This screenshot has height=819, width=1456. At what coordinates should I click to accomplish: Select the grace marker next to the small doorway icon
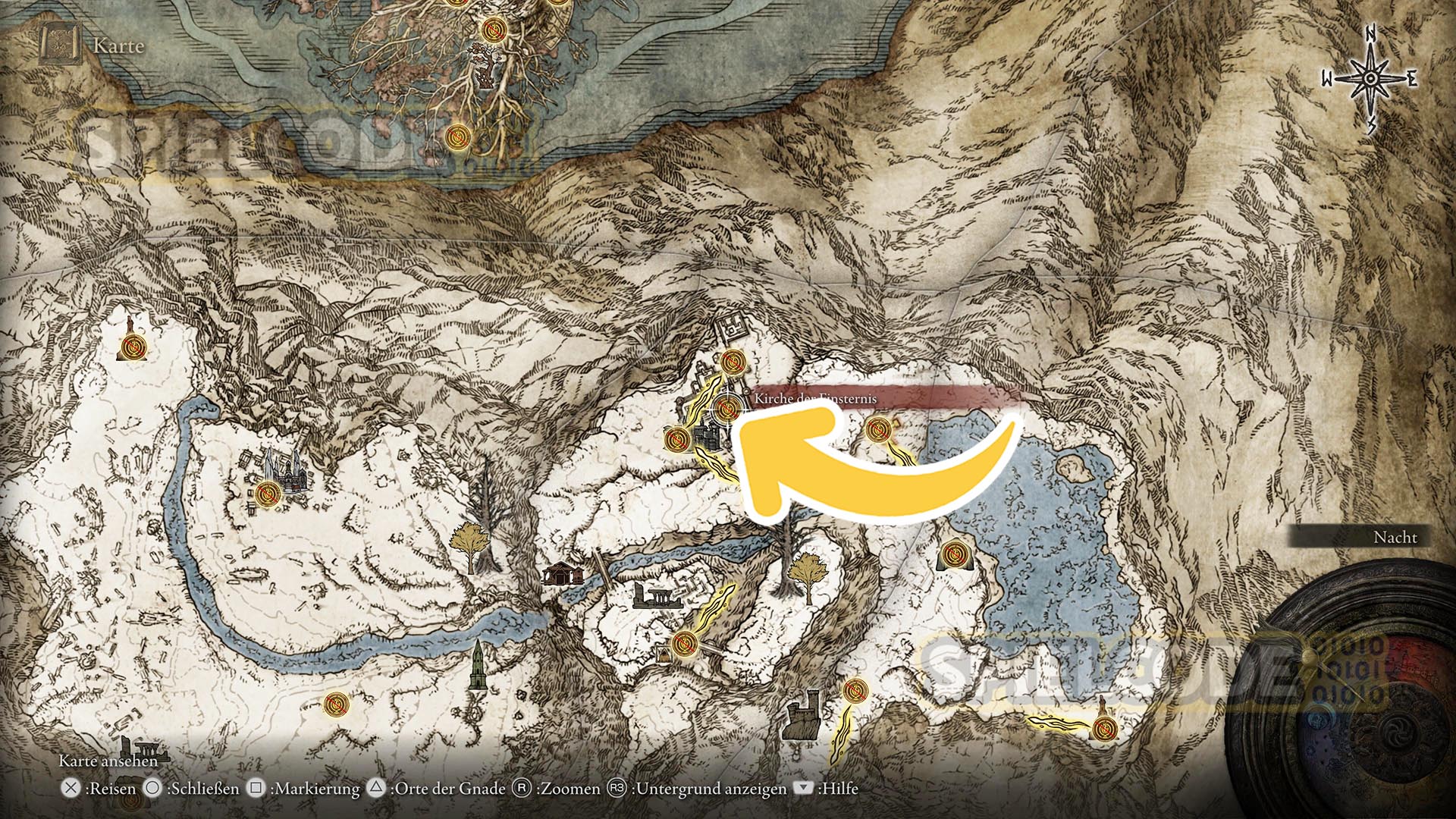[x=684, y=644]
